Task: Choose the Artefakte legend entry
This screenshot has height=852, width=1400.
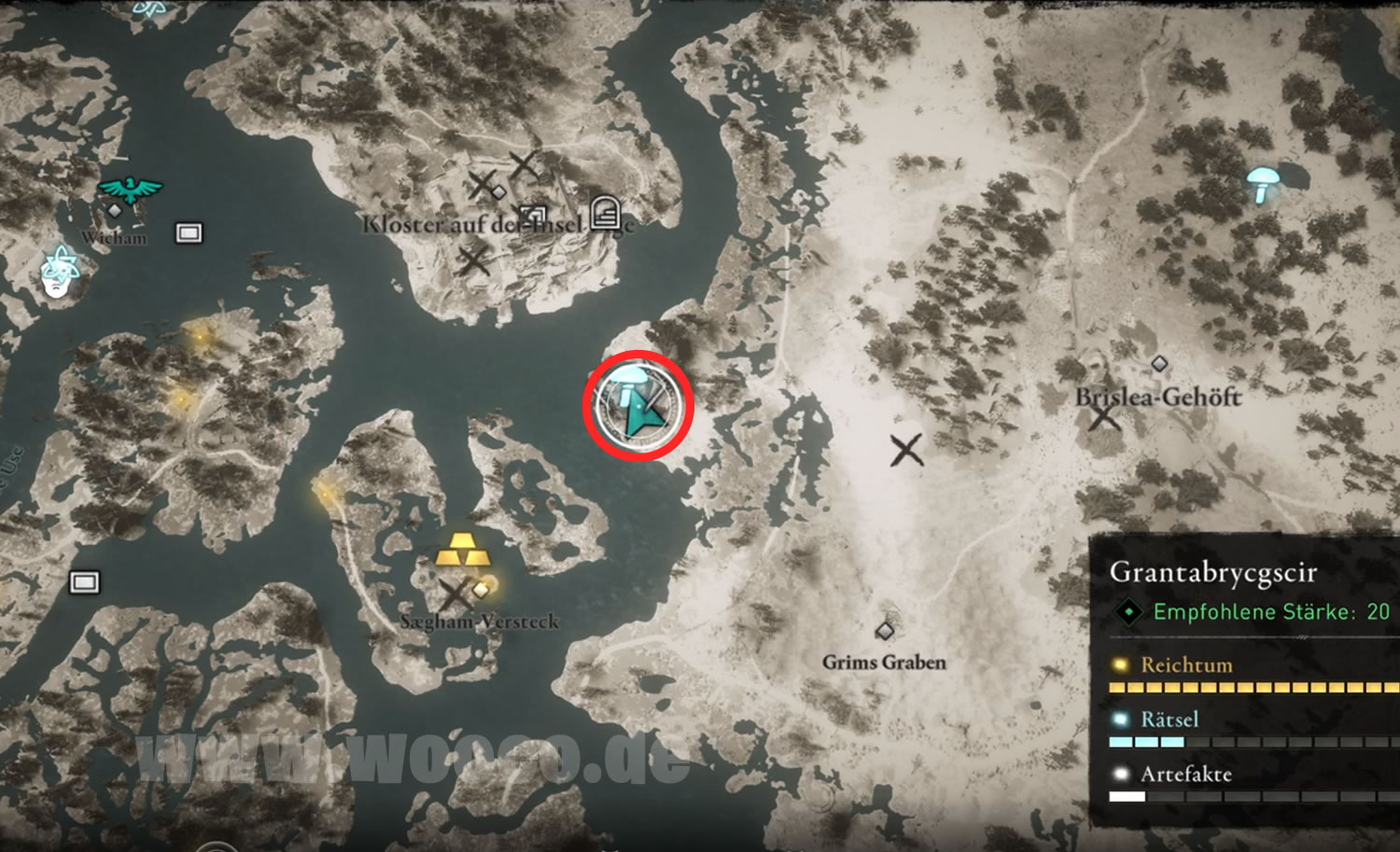Action: (1185, 774)
